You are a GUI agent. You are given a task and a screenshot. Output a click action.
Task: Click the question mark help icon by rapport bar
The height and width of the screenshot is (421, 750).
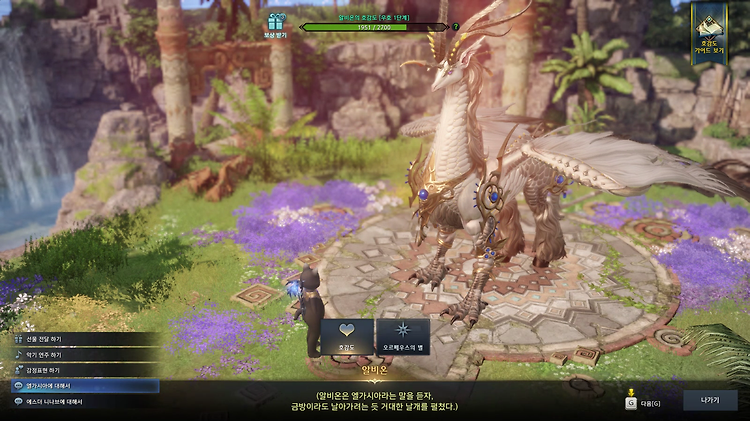point(456,27)
